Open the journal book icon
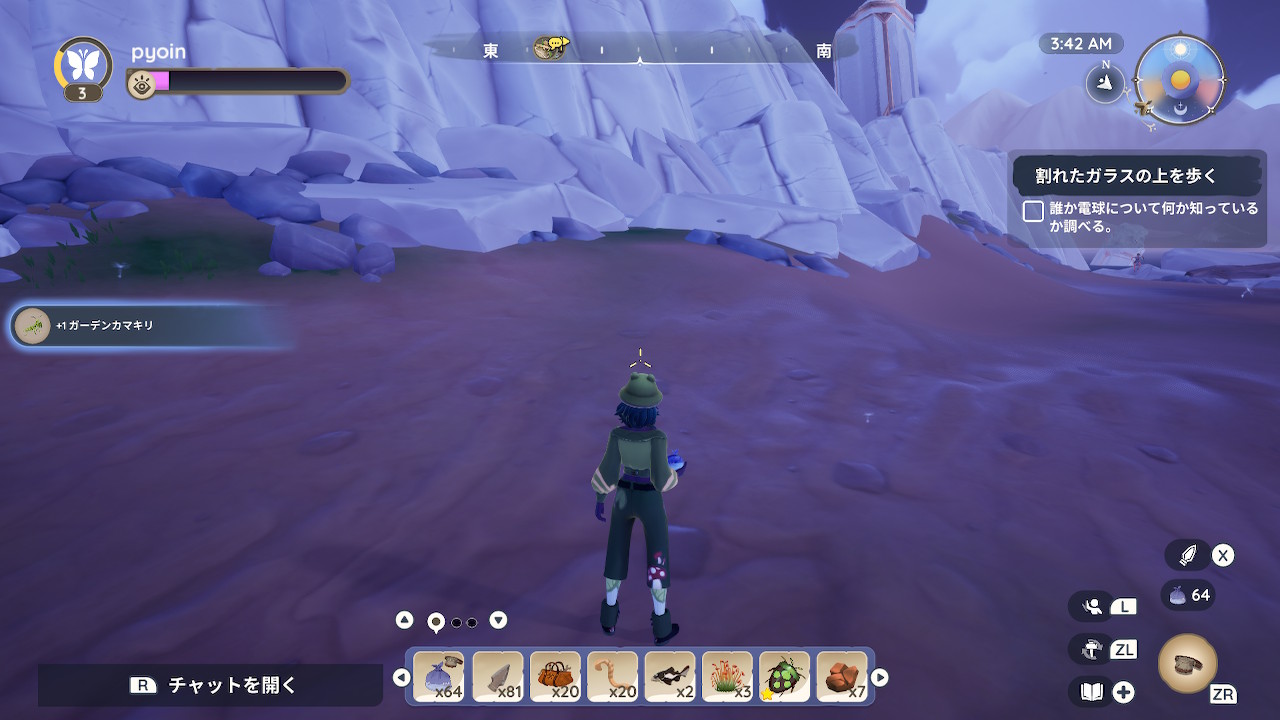The width and height of the screenshot is (1280, 720). [1091, 691]
